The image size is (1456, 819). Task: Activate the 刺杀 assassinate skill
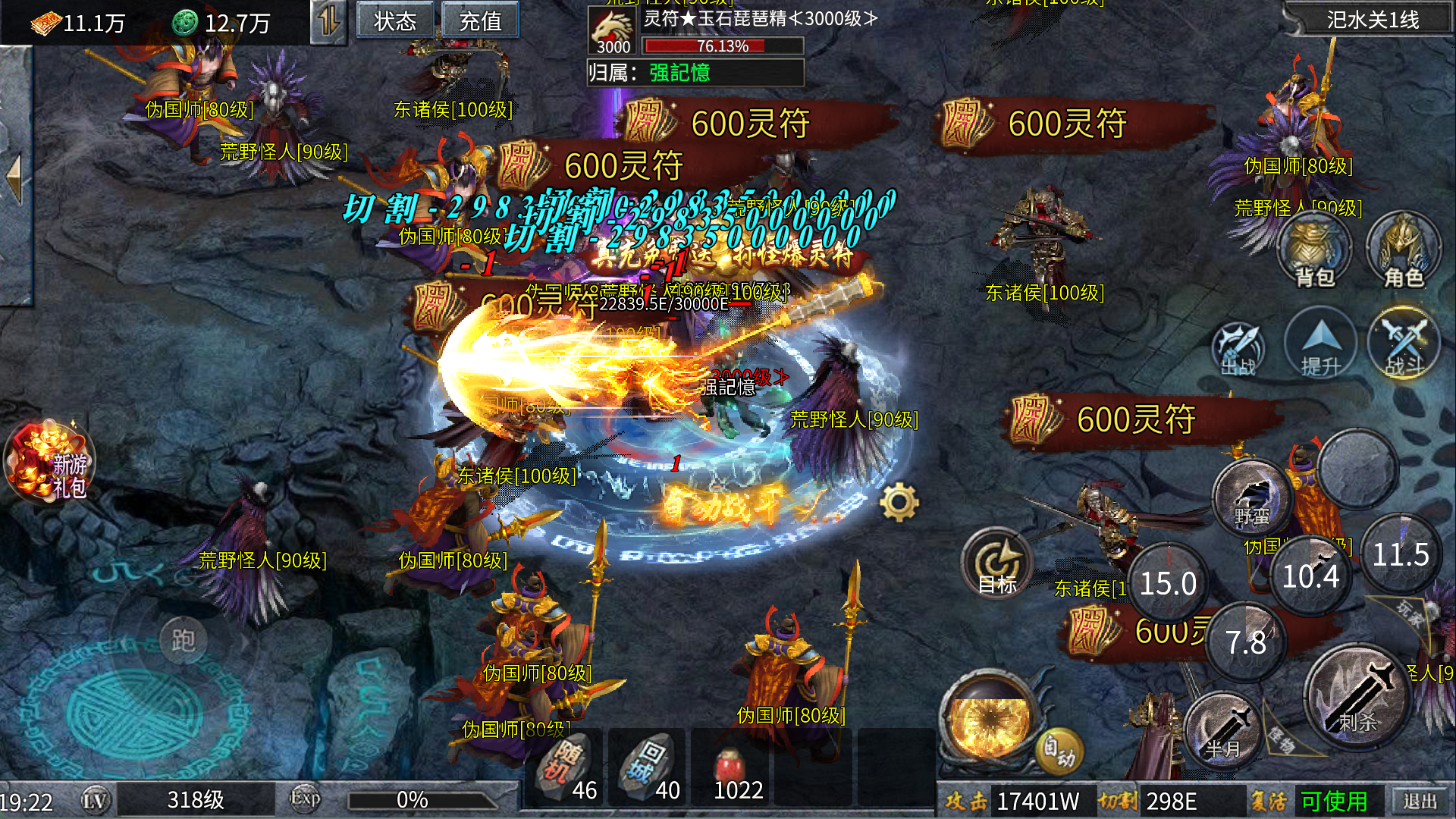(1357, 698)
